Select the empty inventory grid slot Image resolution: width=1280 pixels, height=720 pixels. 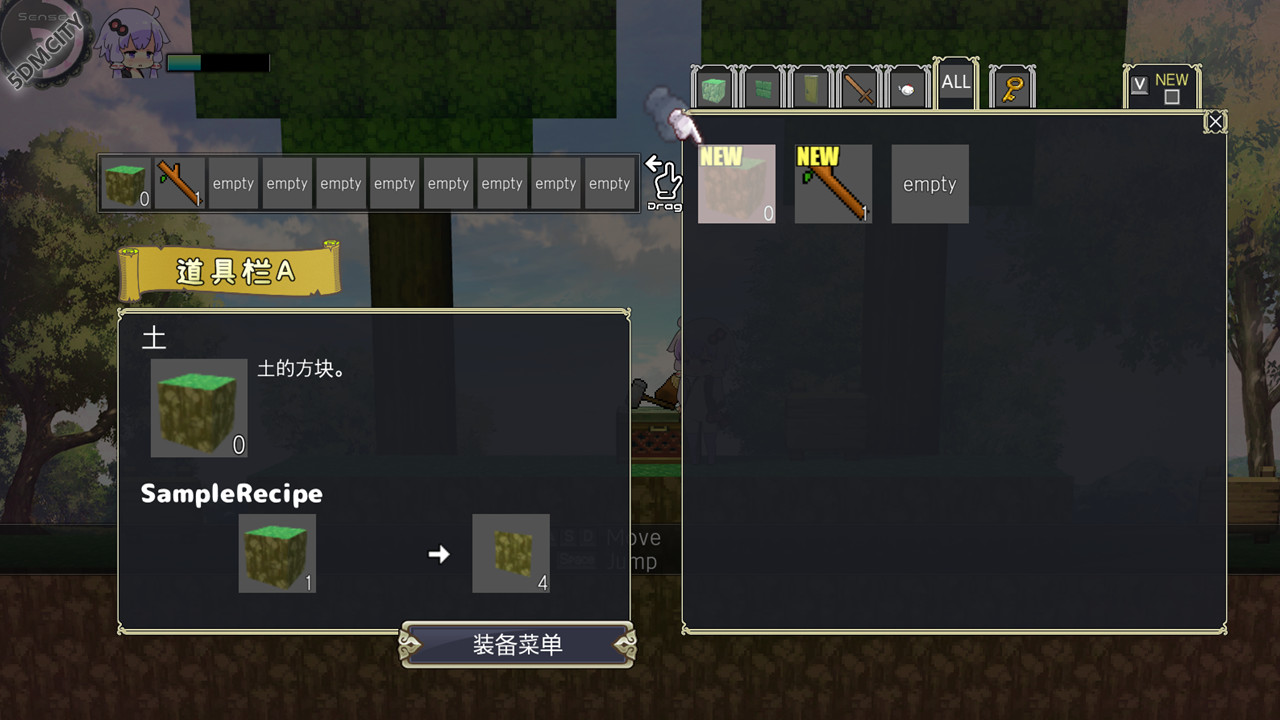[x=930, y=184]
